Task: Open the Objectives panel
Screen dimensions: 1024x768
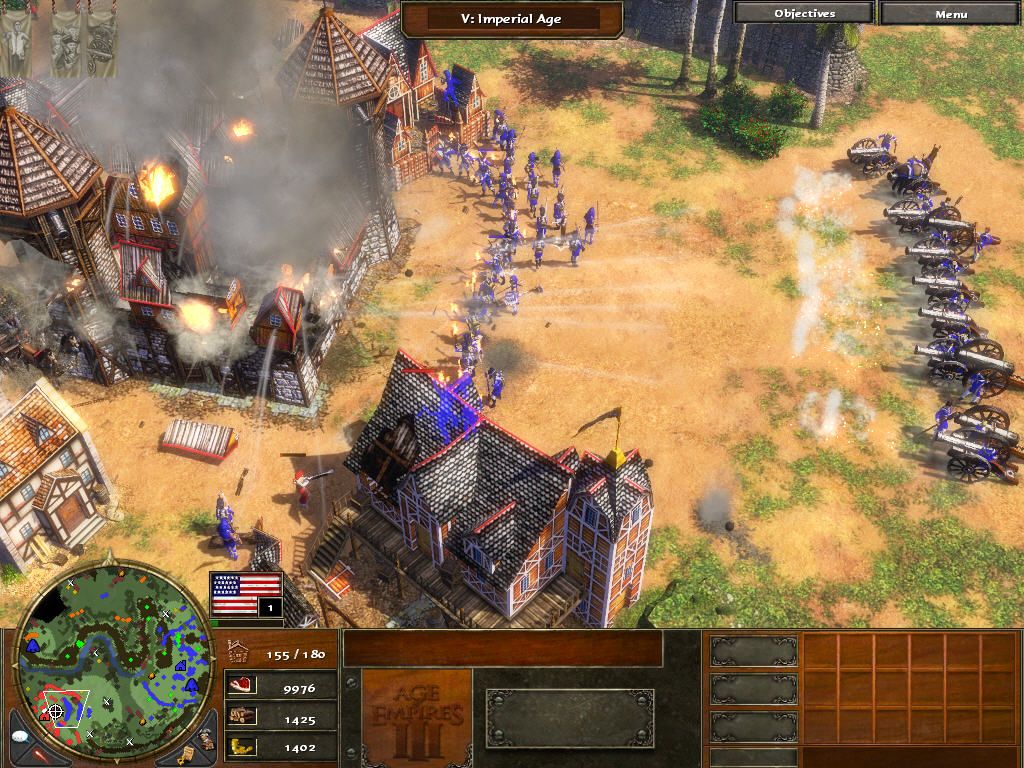Action: [x=804, y=13]
